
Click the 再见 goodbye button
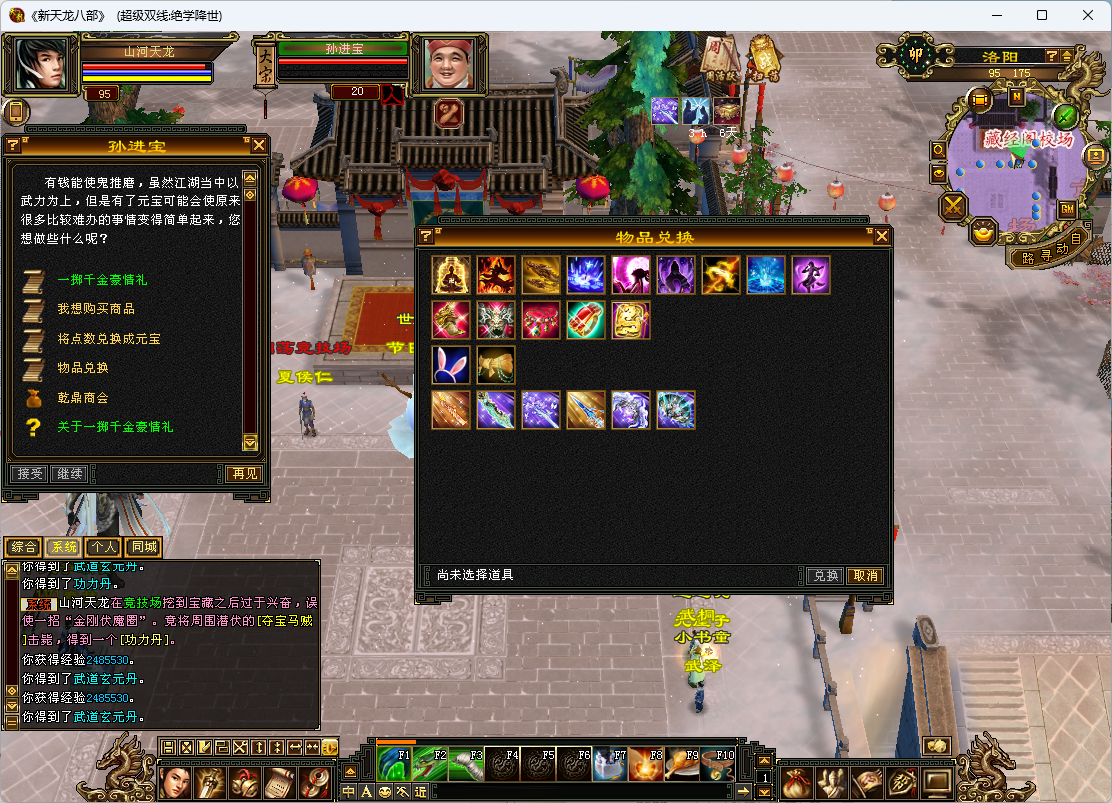(242, 473)
